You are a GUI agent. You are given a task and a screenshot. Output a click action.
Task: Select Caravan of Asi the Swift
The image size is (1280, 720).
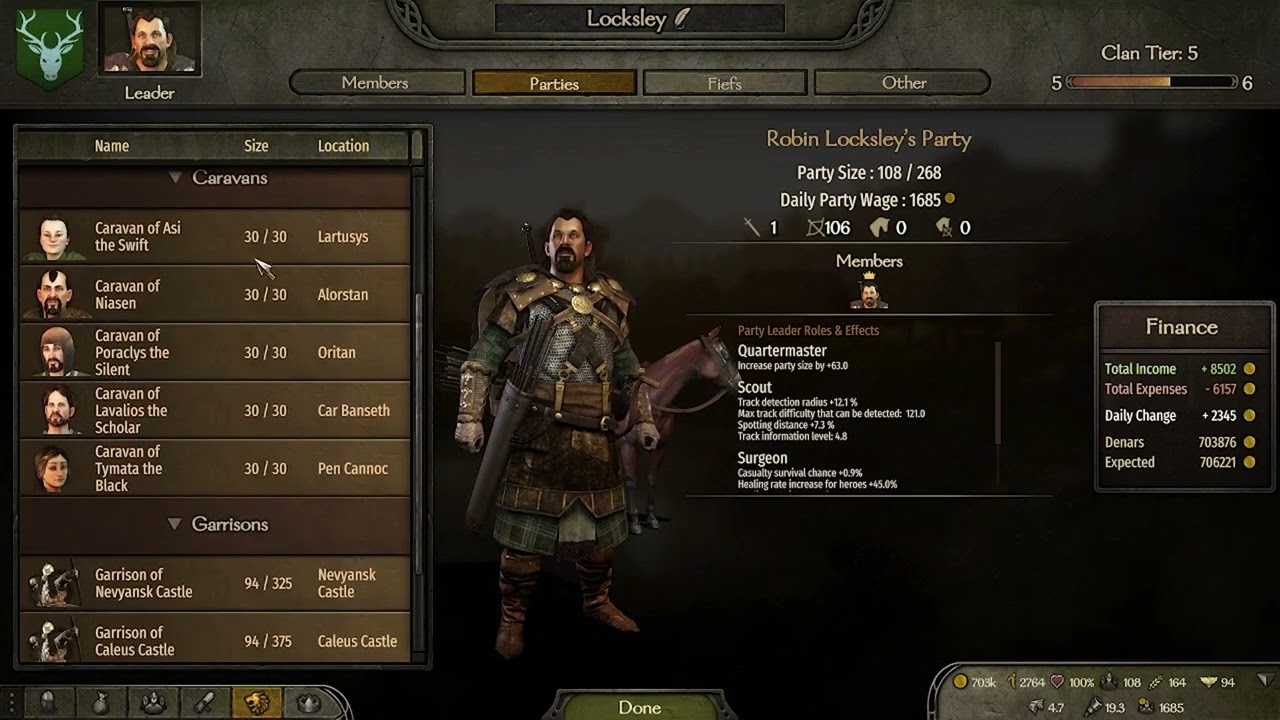(215, 237)
